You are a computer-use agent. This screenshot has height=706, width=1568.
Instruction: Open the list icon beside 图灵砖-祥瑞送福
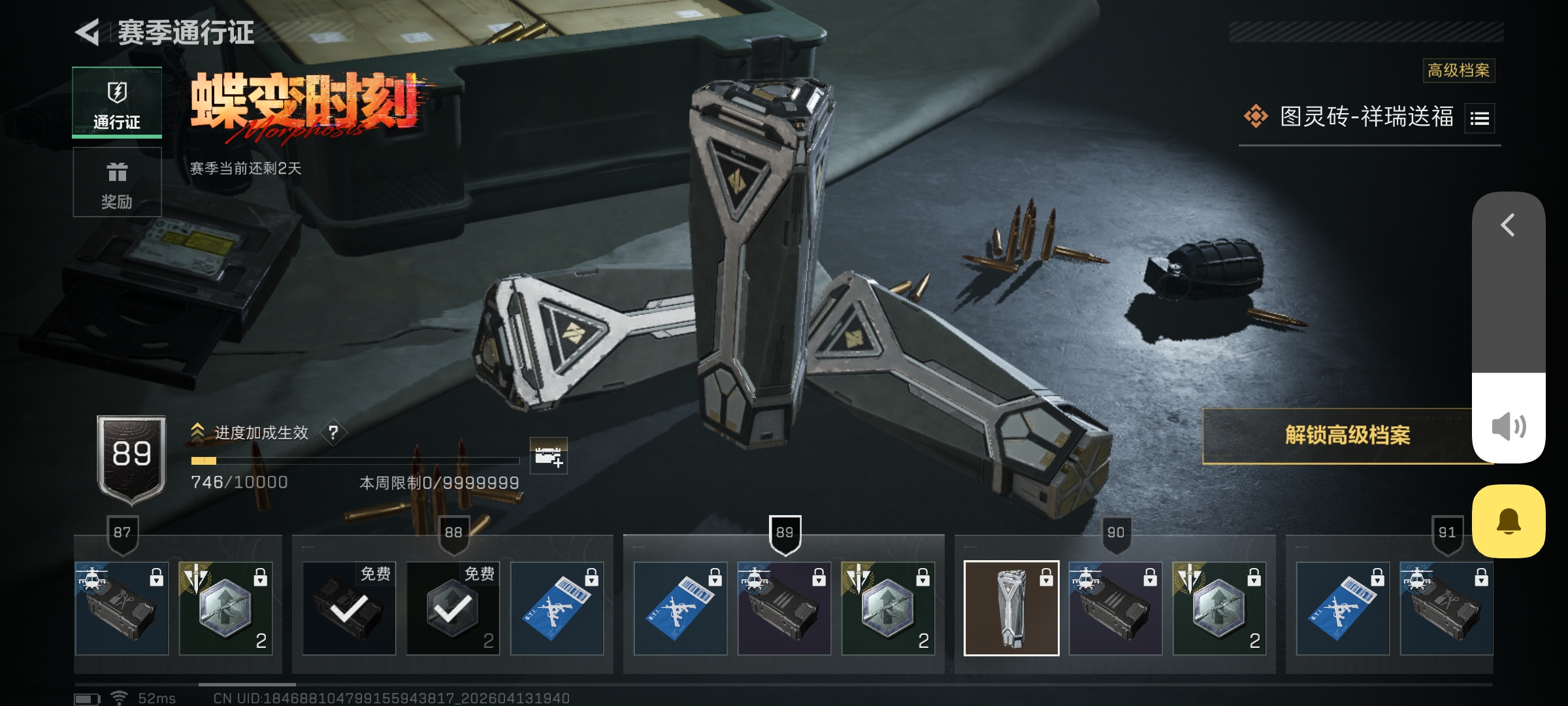coord(1479,118)
